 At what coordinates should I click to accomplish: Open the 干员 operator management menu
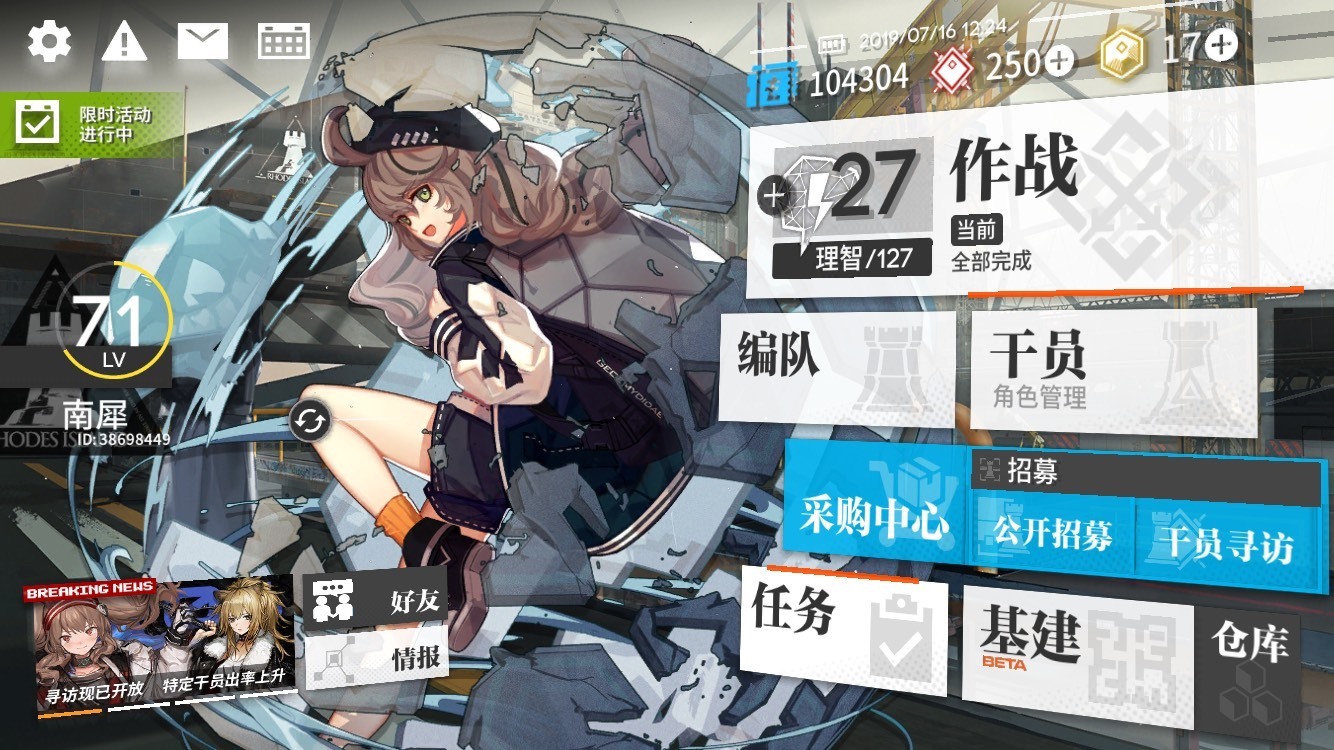pyautogui.click(x=1113, y=370)
